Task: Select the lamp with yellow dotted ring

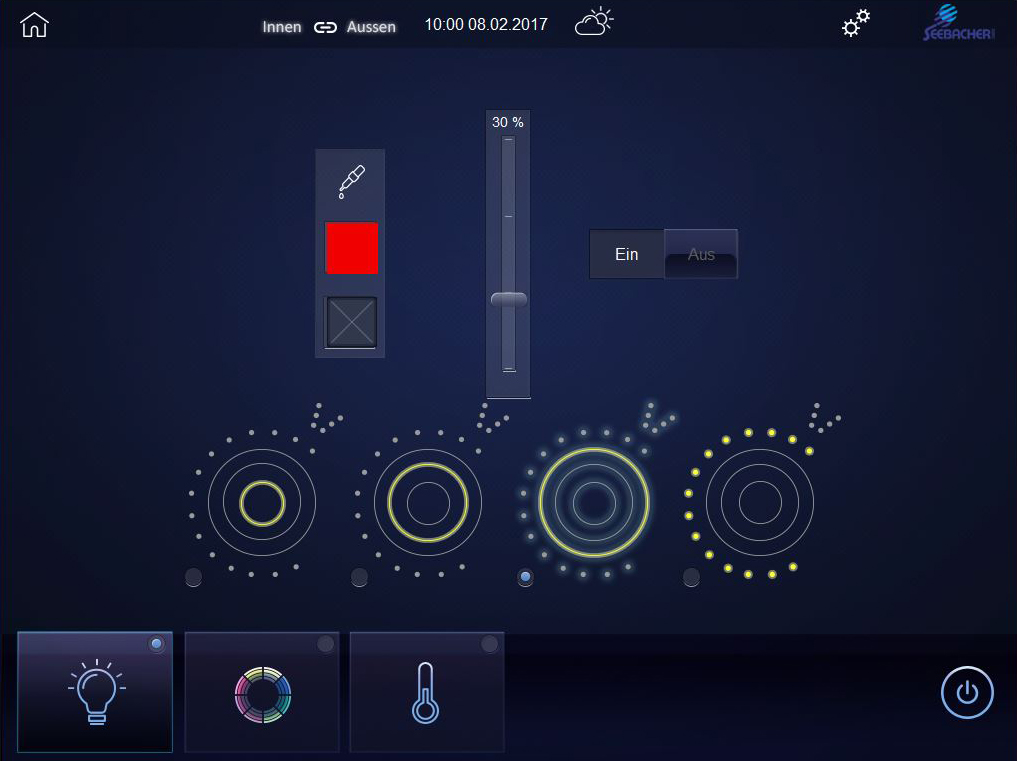Action: (x=760, y=502)
